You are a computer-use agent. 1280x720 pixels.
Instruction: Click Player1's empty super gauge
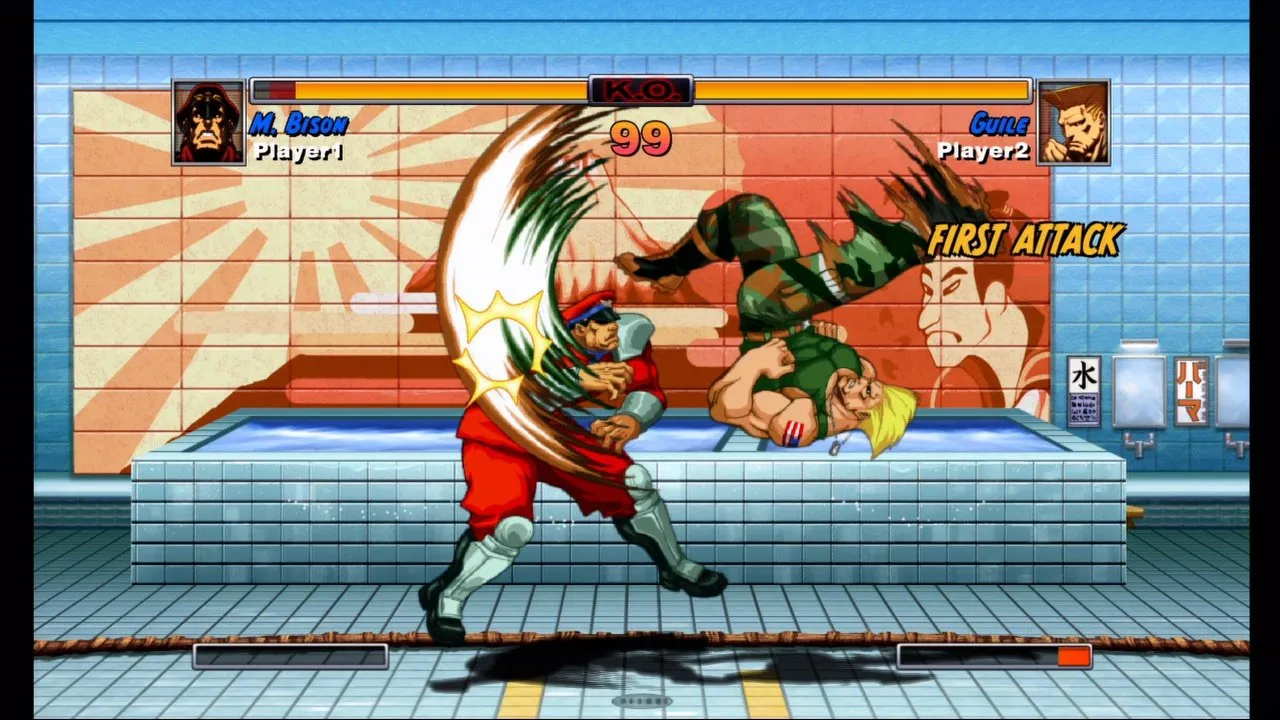click(x=290, y=656)
